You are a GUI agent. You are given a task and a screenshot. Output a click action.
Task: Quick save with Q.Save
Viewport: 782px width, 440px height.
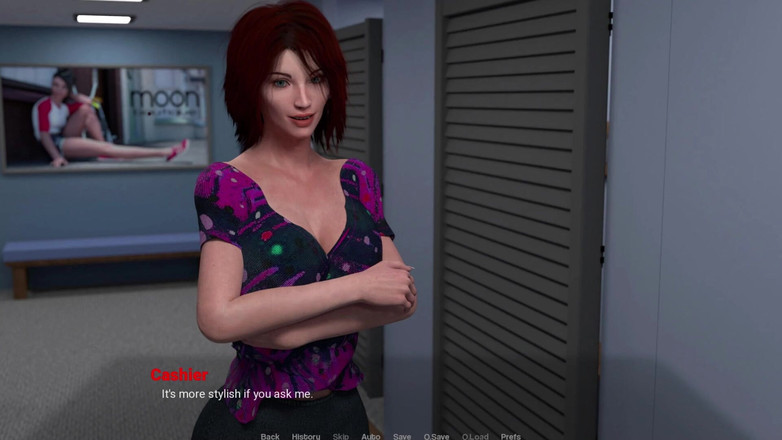tap(436, 436)
